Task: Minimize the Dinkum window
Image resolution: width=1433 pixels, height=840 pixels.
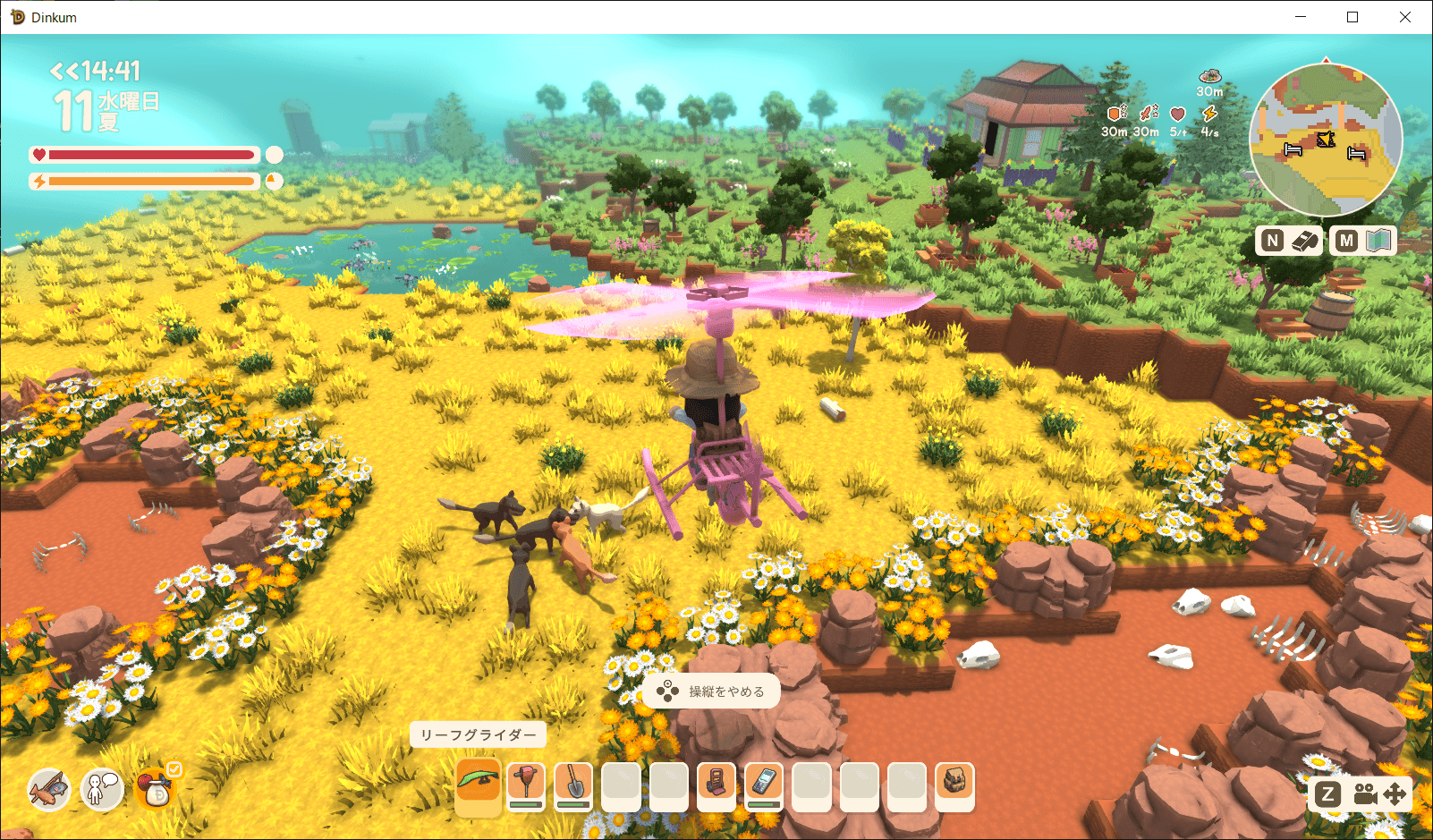Action: (x=1300, y=17)
